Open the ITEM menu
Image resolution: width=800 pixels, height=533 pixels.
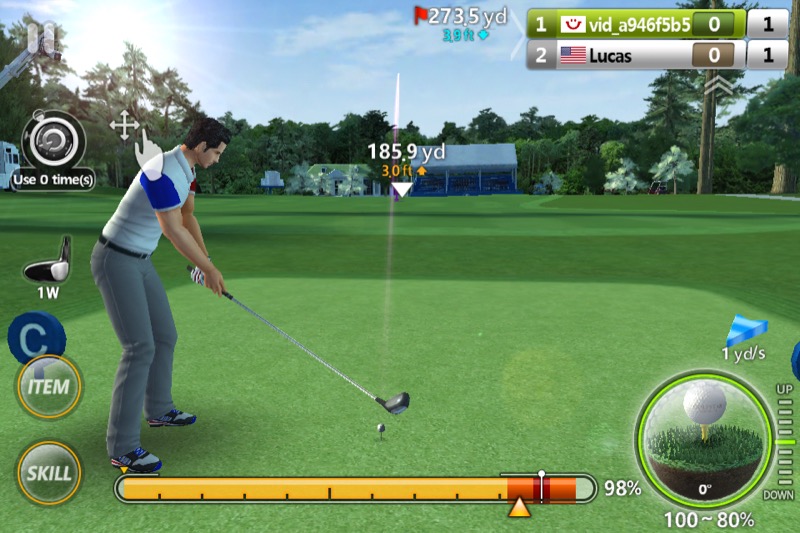tap(48, 387)
